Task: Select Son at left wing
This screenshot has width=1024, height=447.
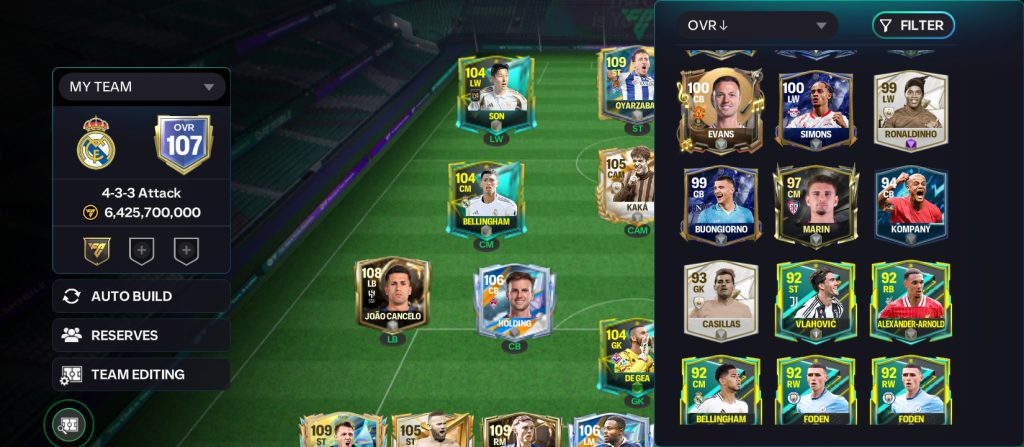Action: point(496,94)
